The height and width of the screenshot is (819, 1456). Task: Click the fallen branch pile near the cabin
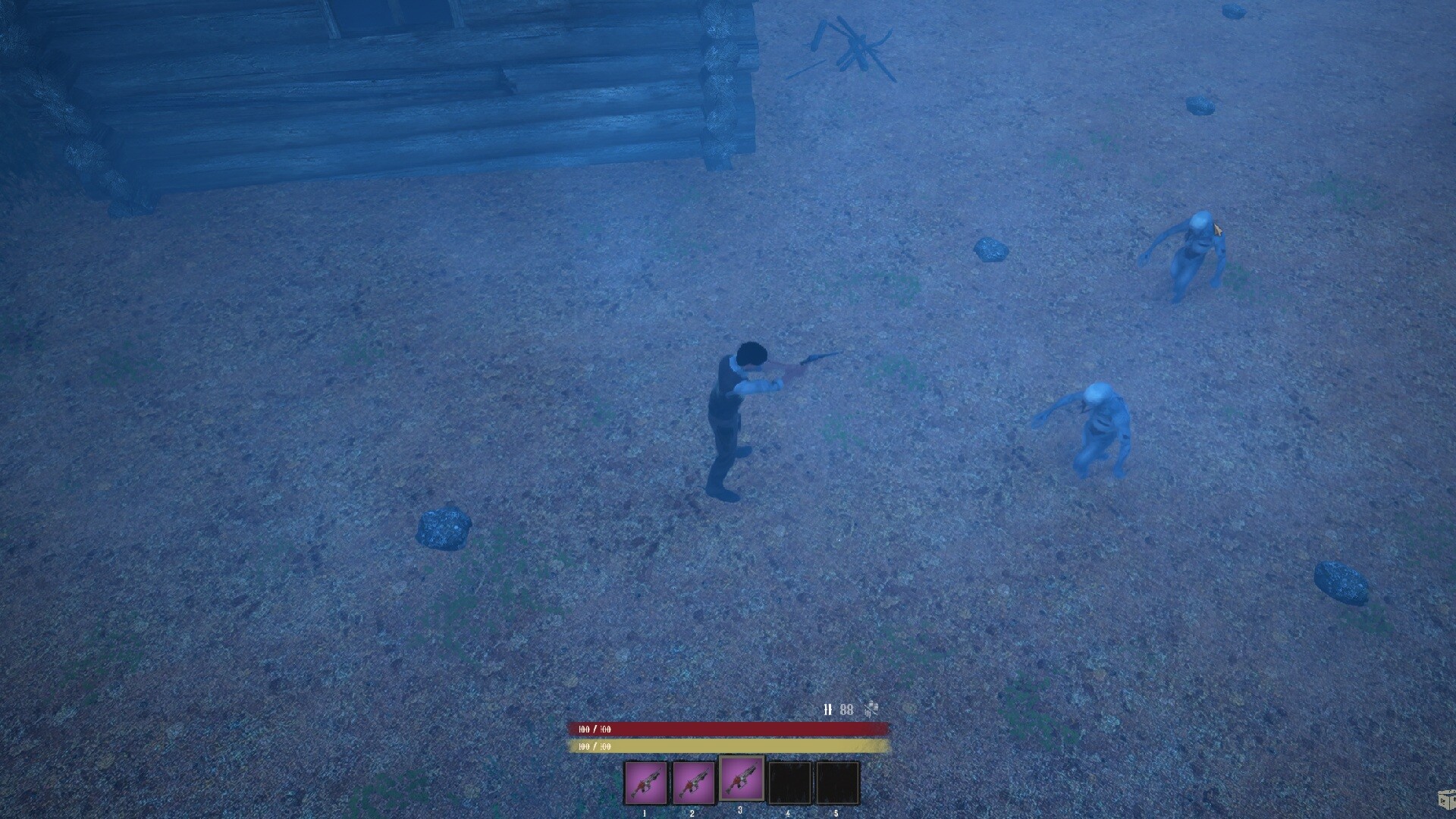(x=857, y=45)
